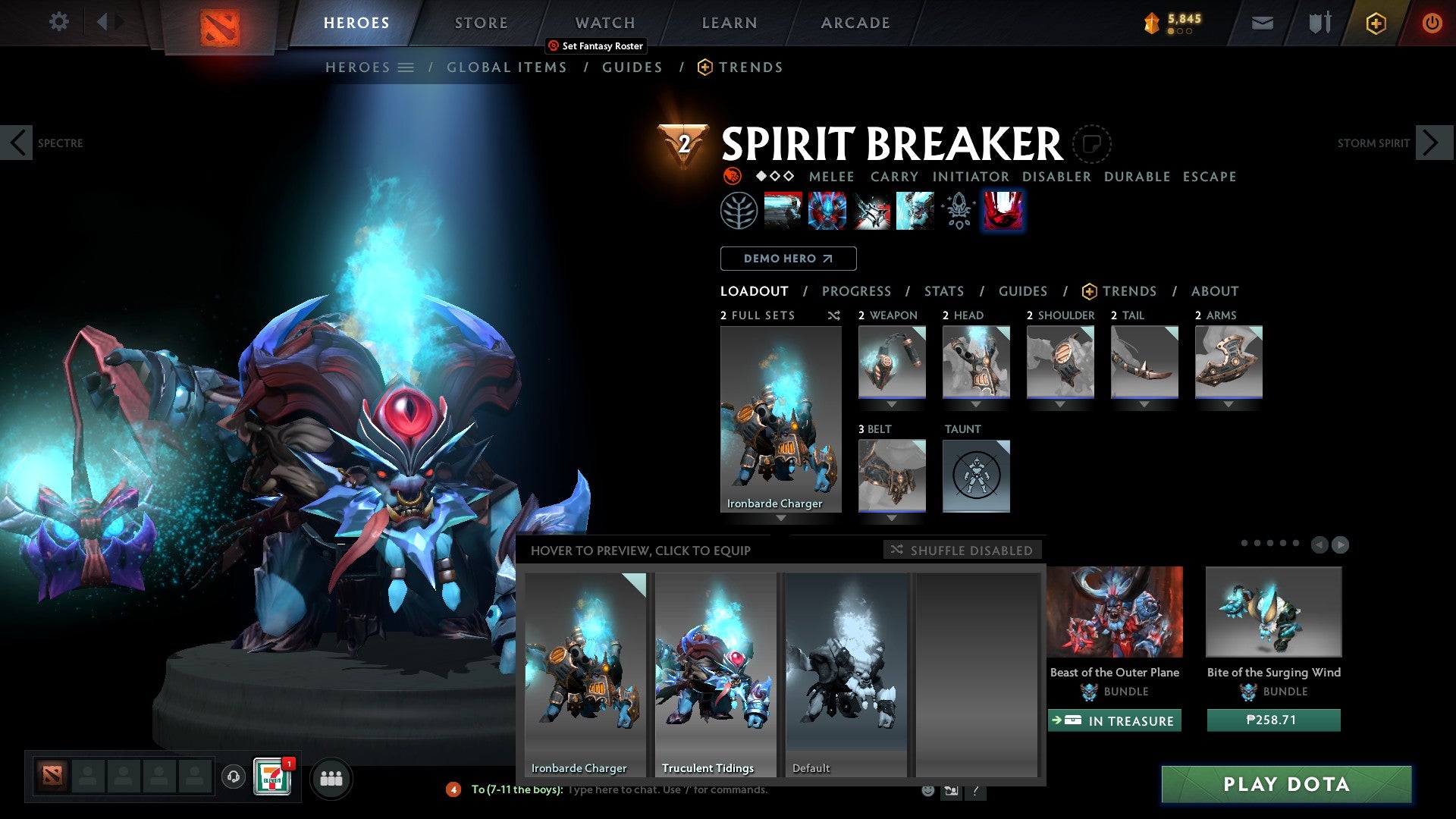Screen dimensions: 1456x819
Task: Click the Nether Strike ultimate ability icon
Action: click(1003, 210)
